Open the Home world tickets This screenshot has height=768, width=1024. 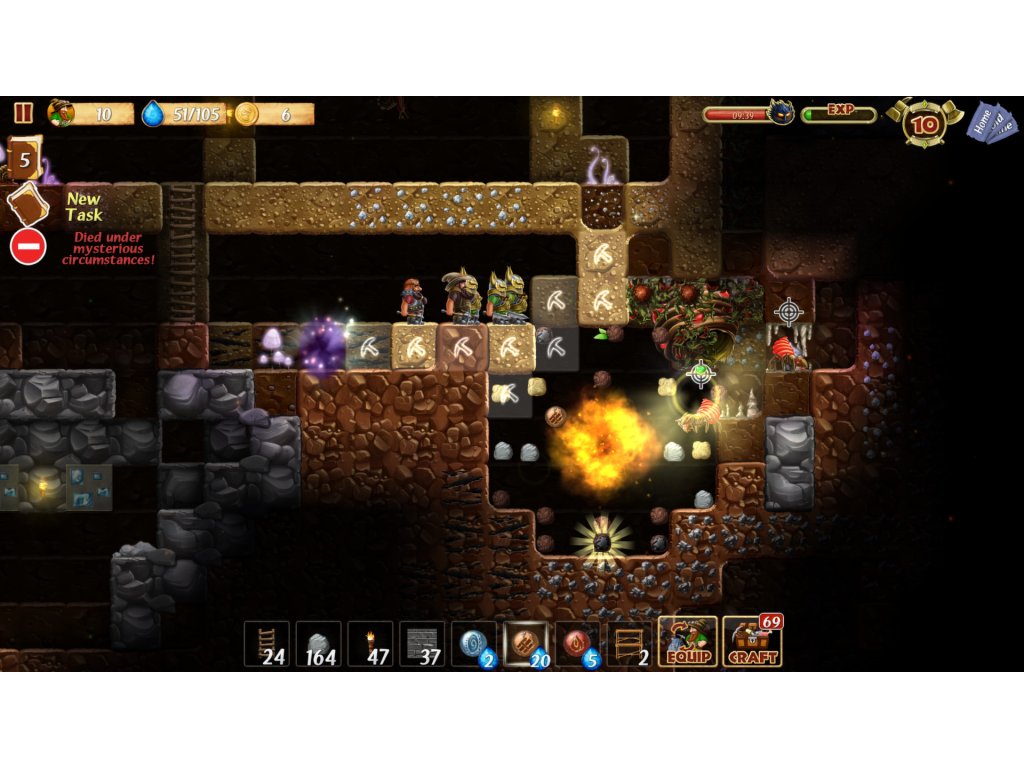(992, 122)
